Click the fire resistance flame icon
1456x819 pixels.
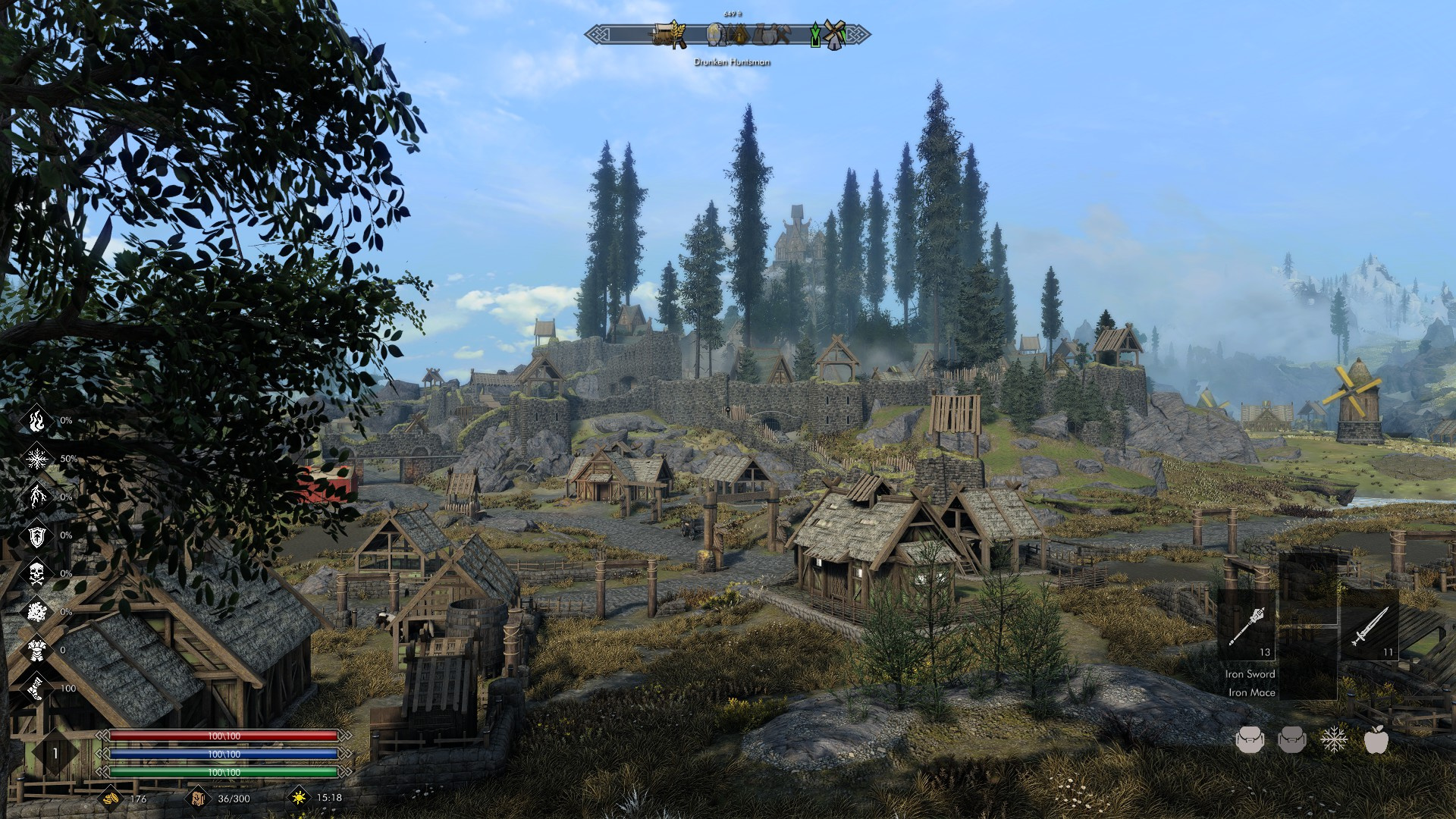pyautogui.click(x=36, y=420)
